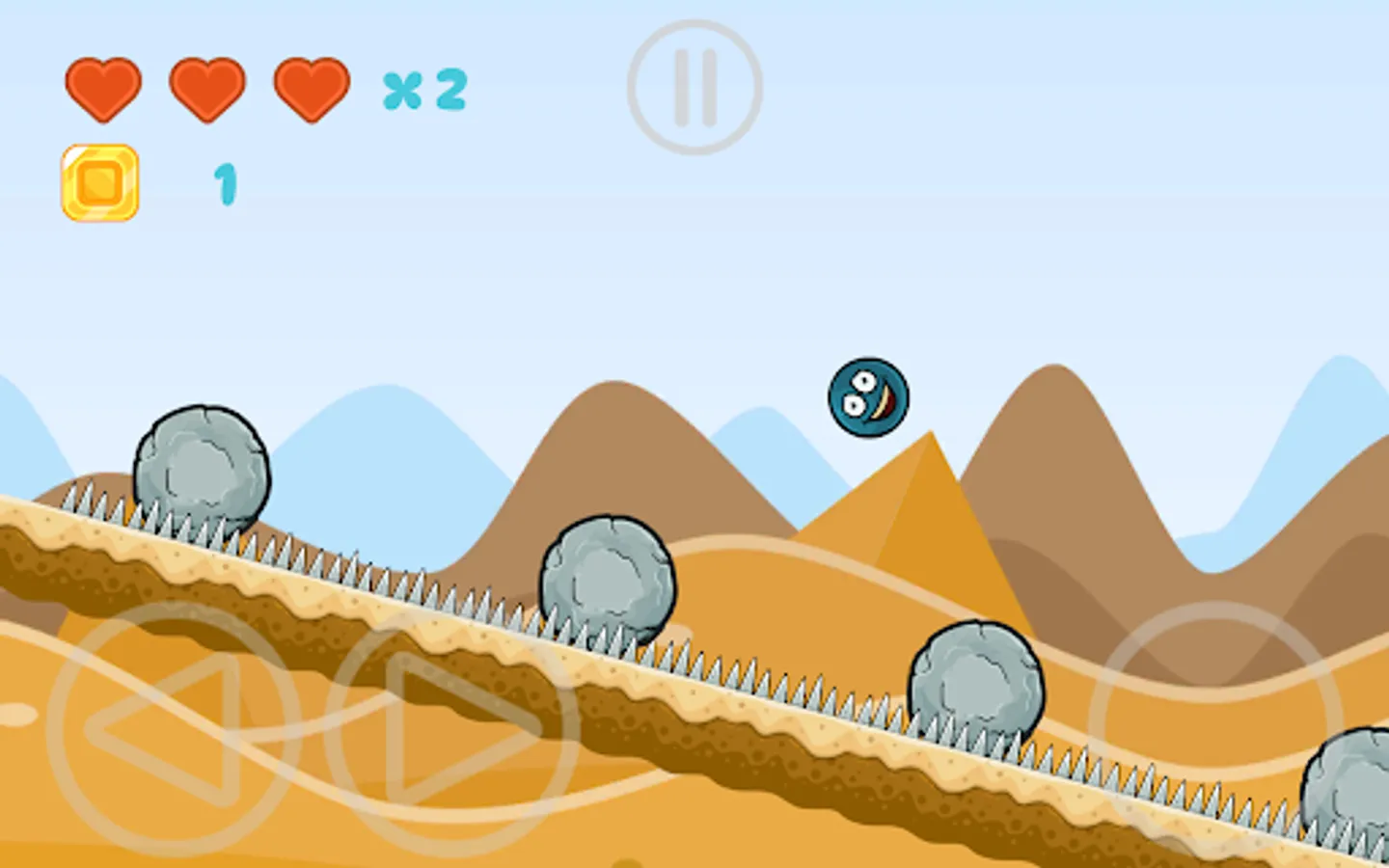
Task: Select the x2 lives multiplier label
Action: [422, 90]
